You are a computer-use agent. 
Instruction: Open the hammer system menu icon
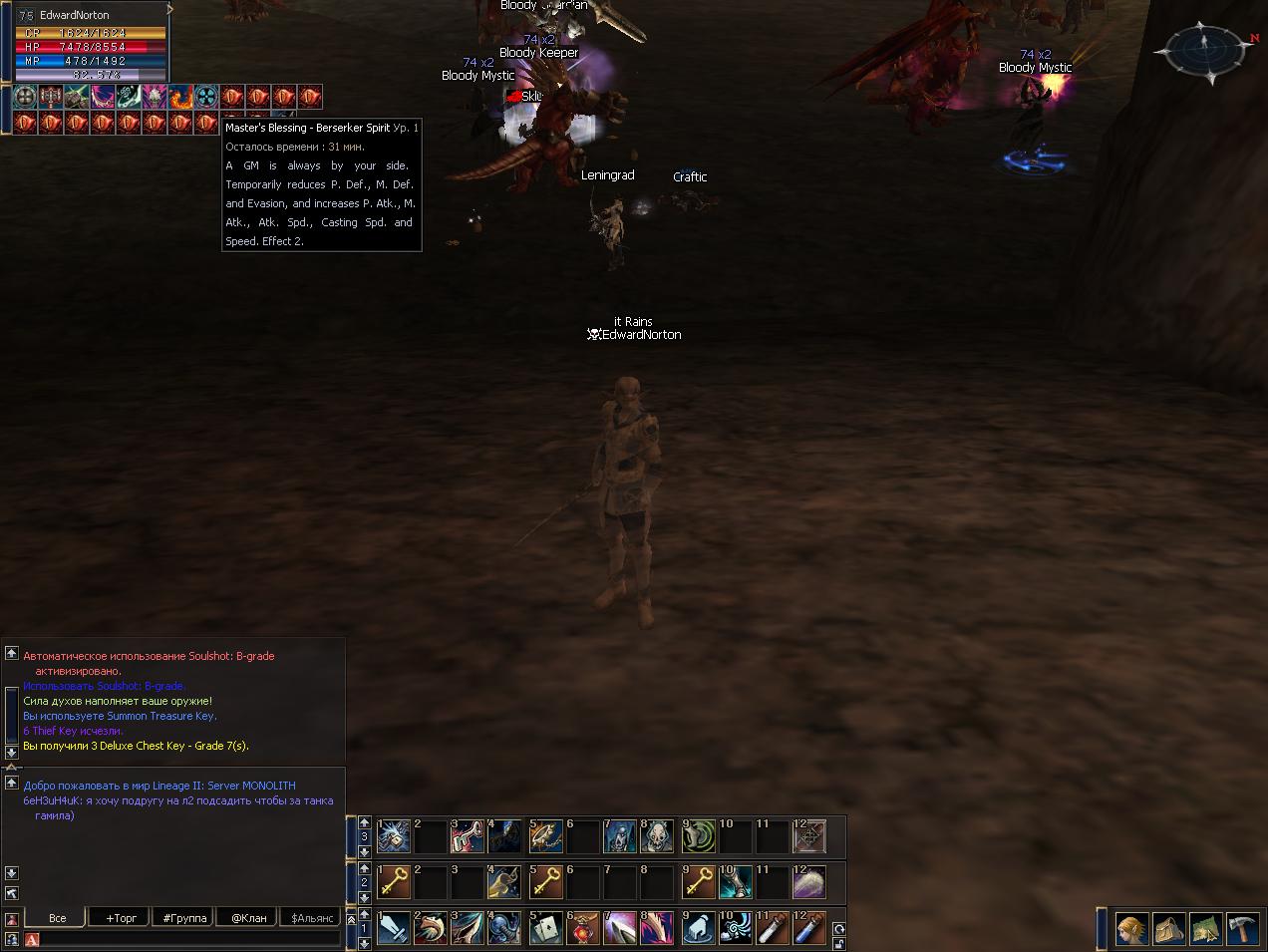tap(1242, 929)
